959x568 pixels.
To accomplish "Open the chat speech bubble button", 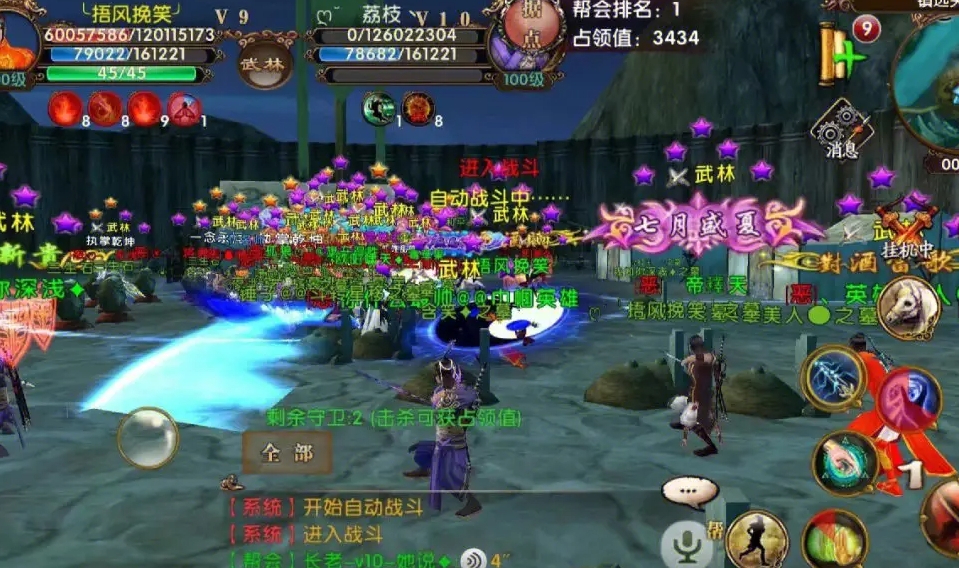I will (x=689, y=491).
